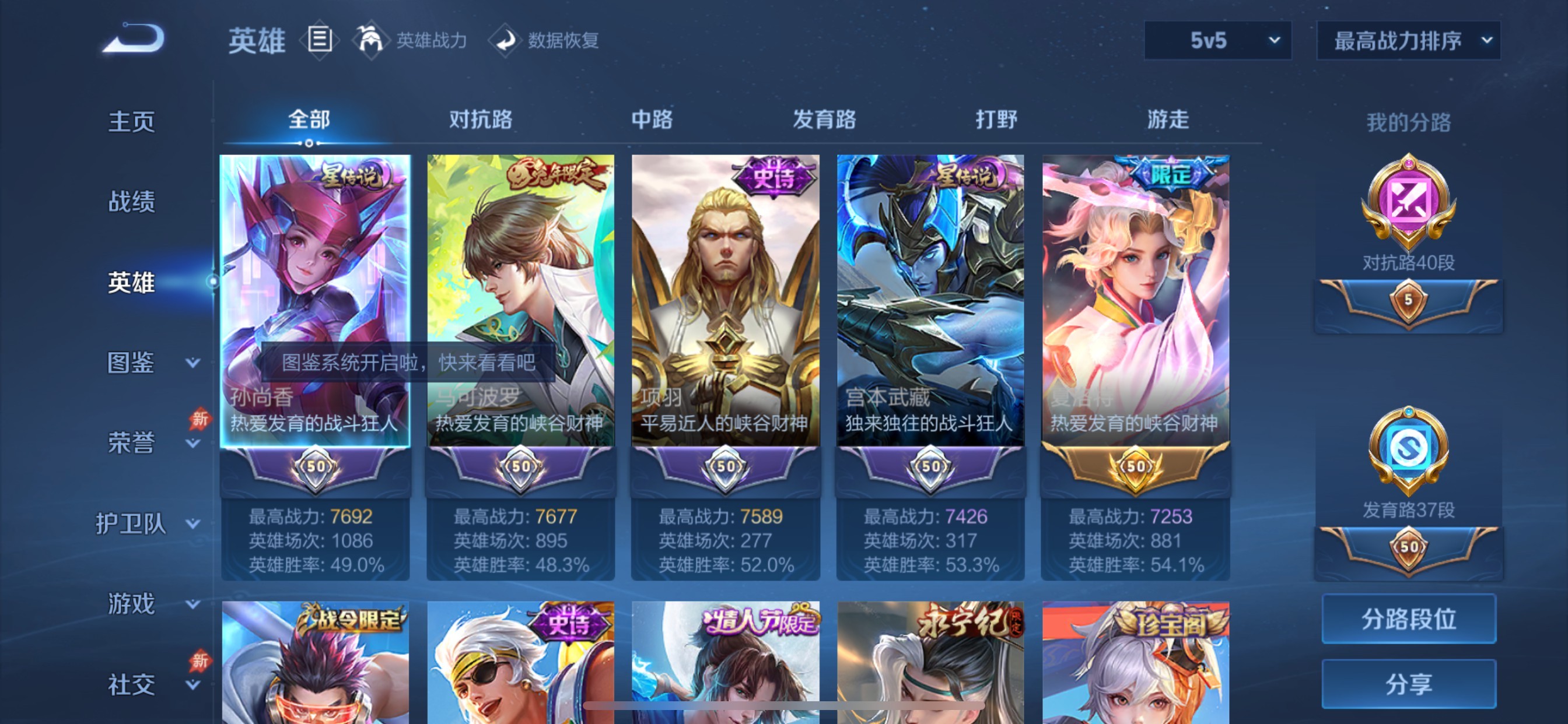The height and width of the screenshot is (724, 1568).
Task: Open the 5v5 mode dropdown
Action: [x=1217, y=41]
